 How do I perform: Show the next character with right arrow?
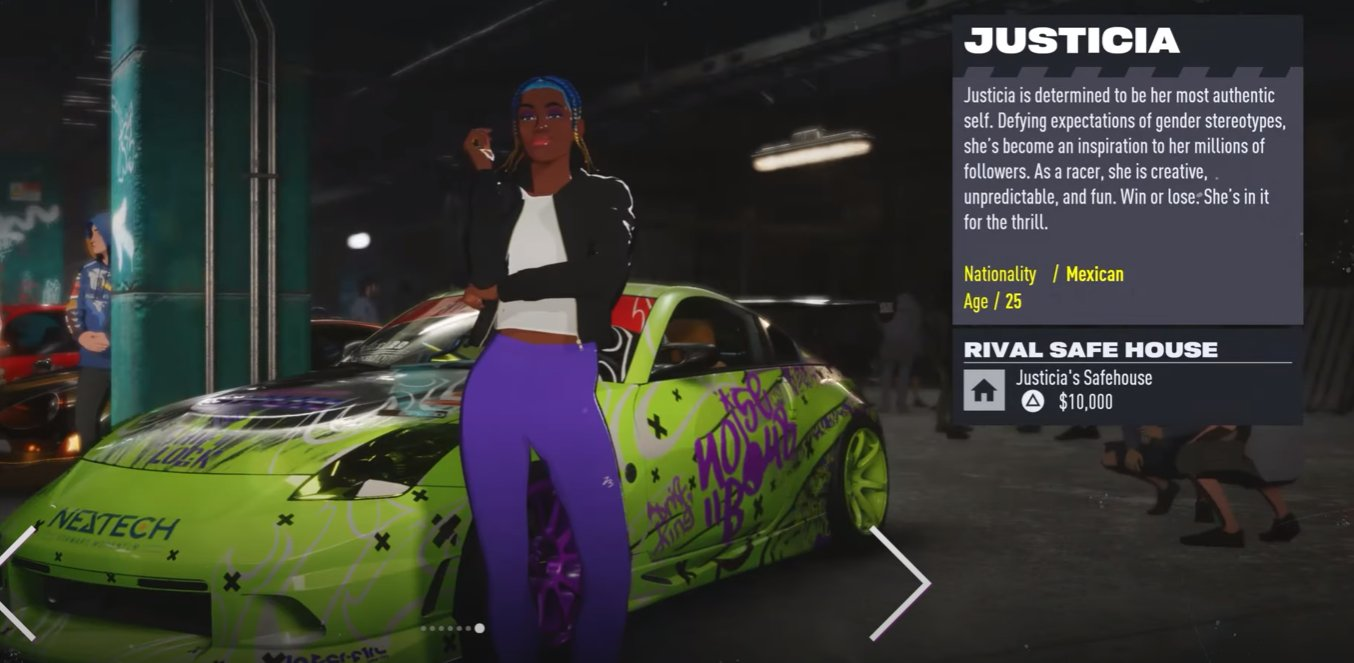coord(902,583)
